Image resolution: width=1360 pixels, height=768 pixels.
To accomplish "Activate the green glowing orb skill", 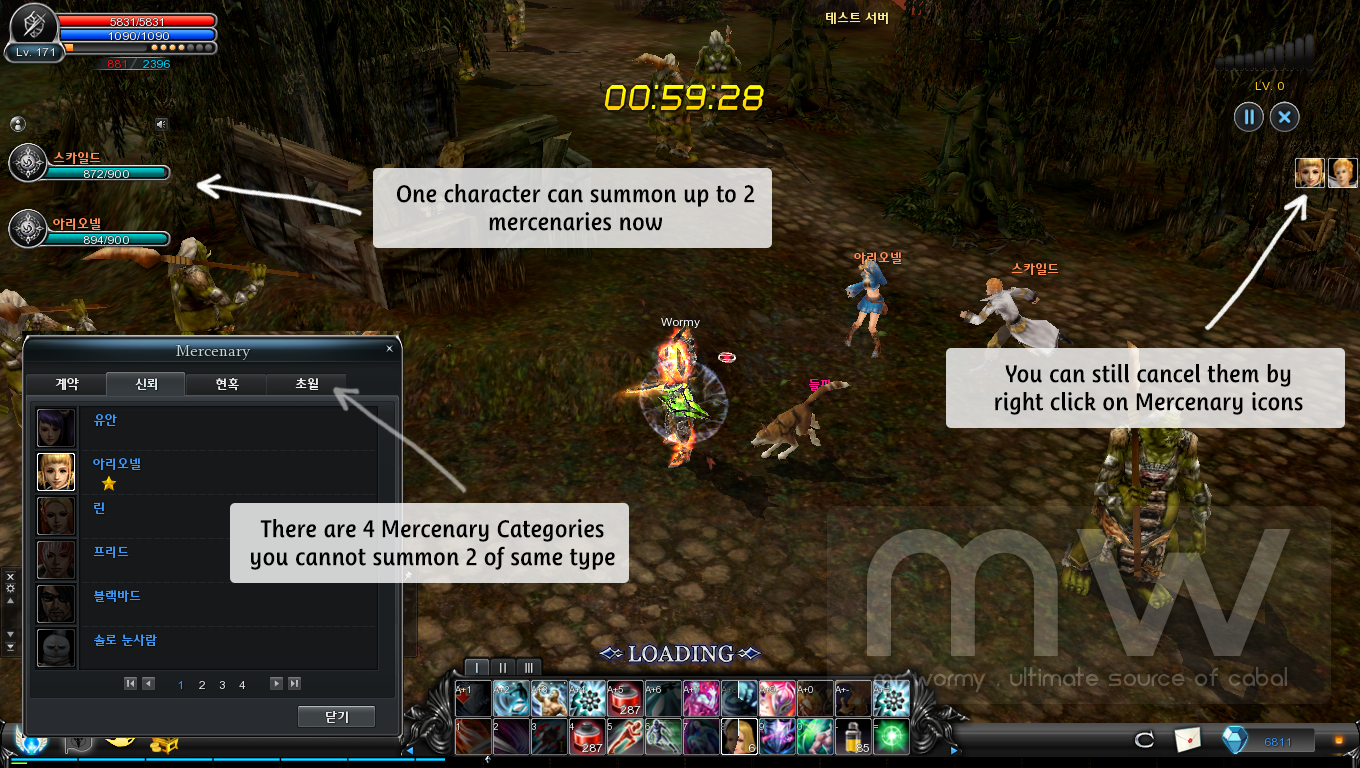I will pos(892,736).
